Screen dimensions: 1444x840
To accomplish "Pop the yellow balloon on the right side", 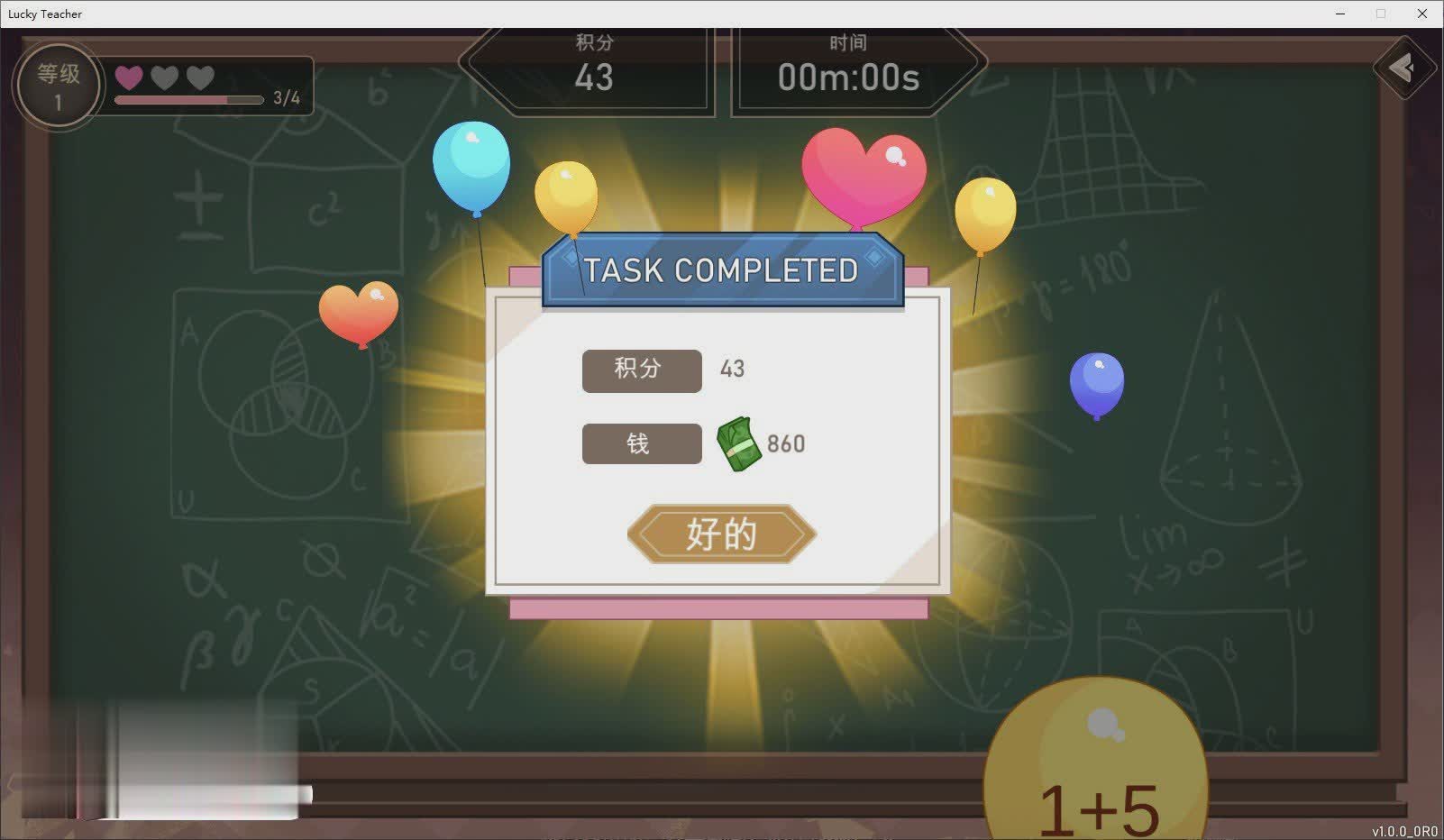I will tap(987, 215).
